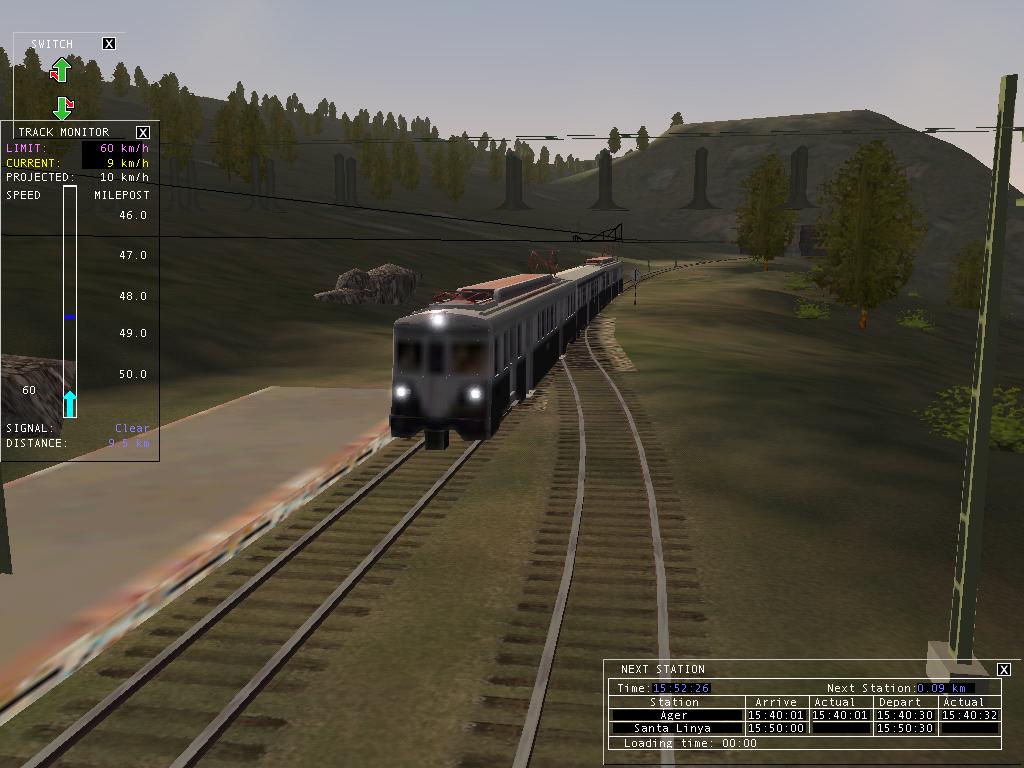Toggle the upward-pointing switch arrow

tap(61, 70)
